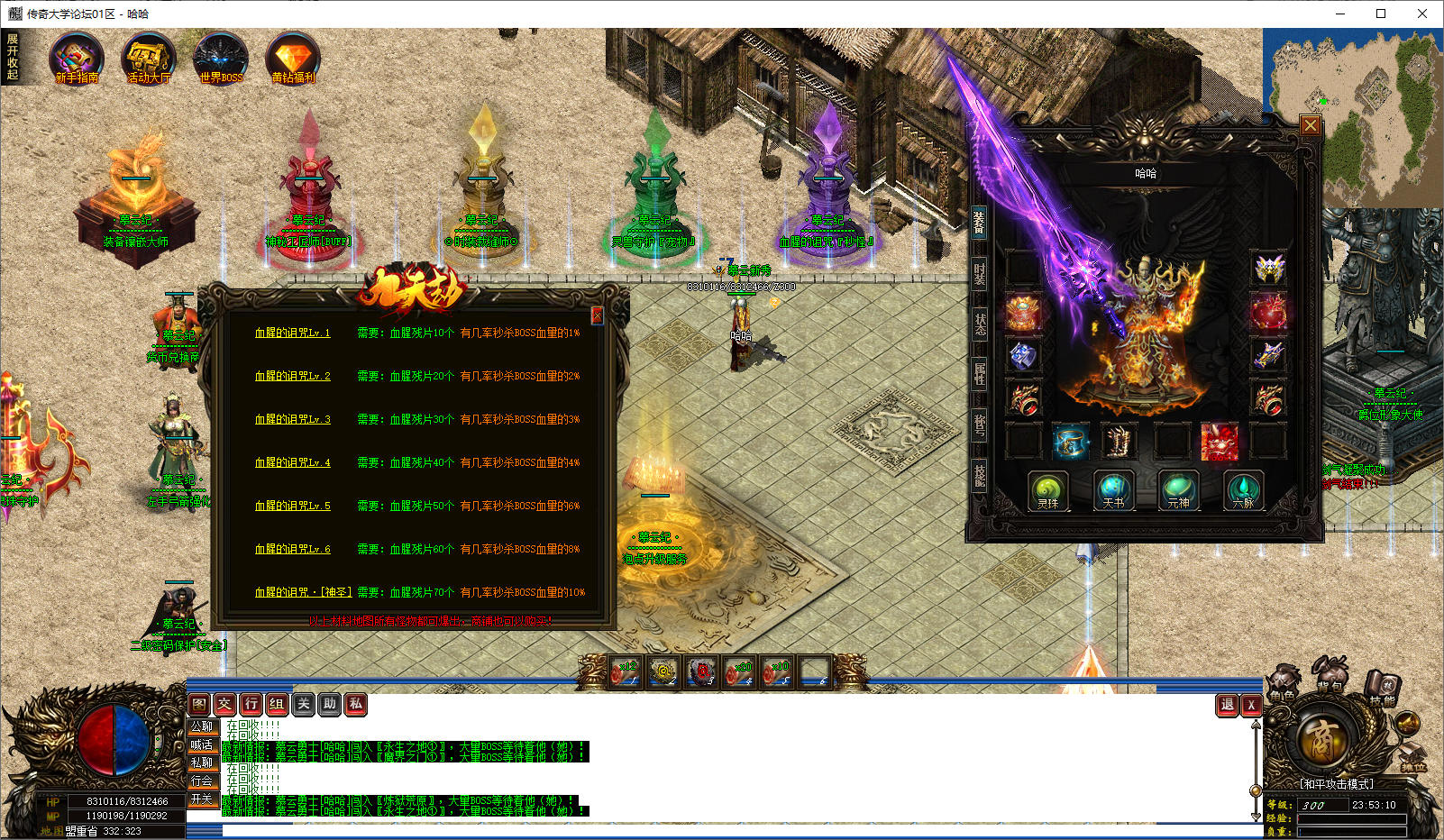Switch to the 时装 fashion tab
Viewport: 1444px width, 840px height.
click(979, 272)
